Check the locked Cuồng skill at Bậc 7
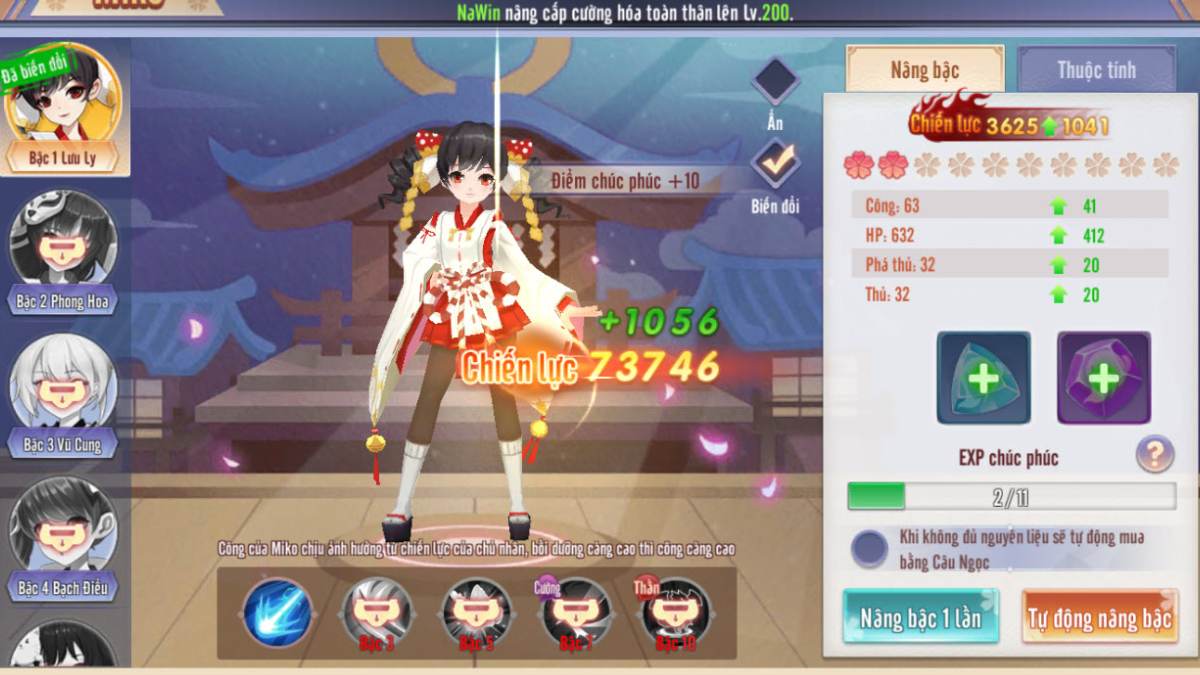This screenshot has height=675, width=1200. coord(576,612)
